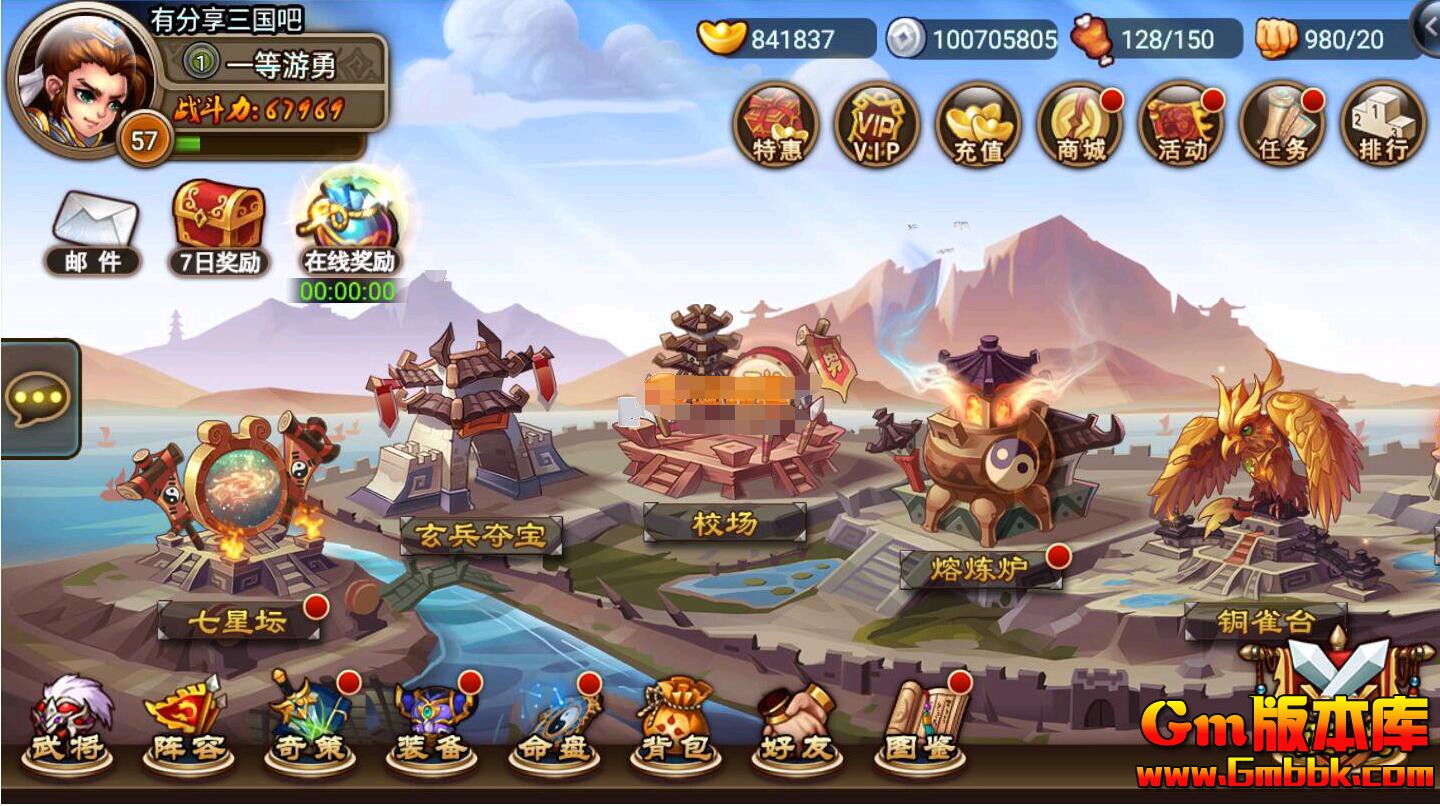This screenshot has width=1440, height=806.
Task: View the 排行 rankings
Action: (x=1383, y=125)
